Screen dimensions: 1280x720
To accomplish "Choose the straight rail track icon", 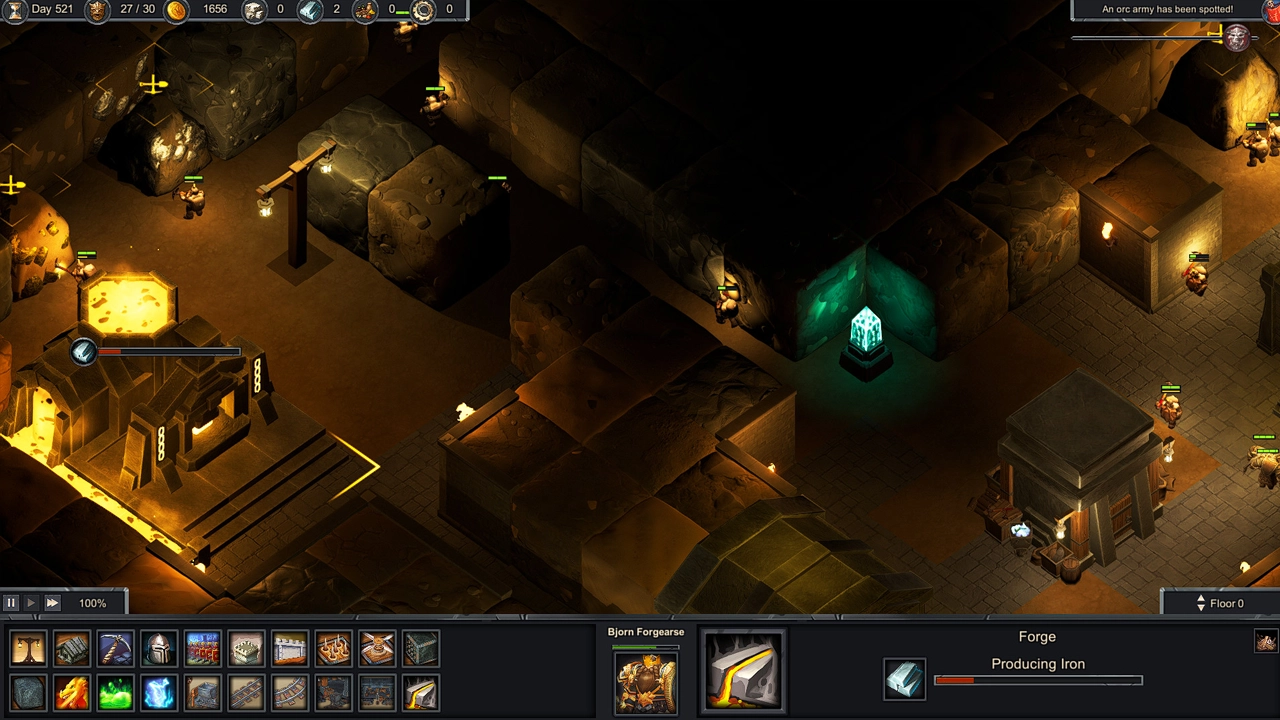I will point(246,693).
